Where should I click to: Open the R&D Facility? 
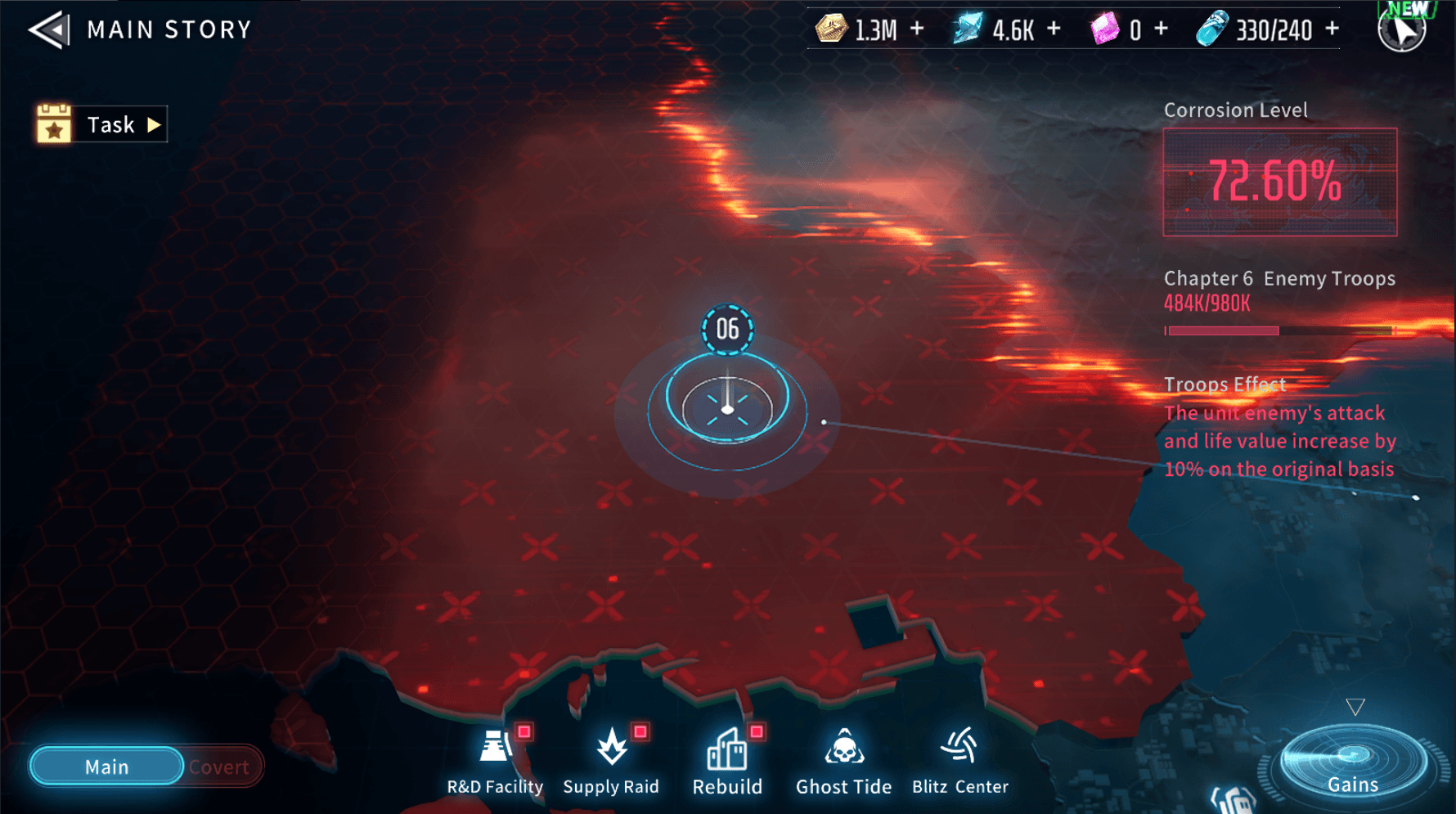(x=495, y=761)
